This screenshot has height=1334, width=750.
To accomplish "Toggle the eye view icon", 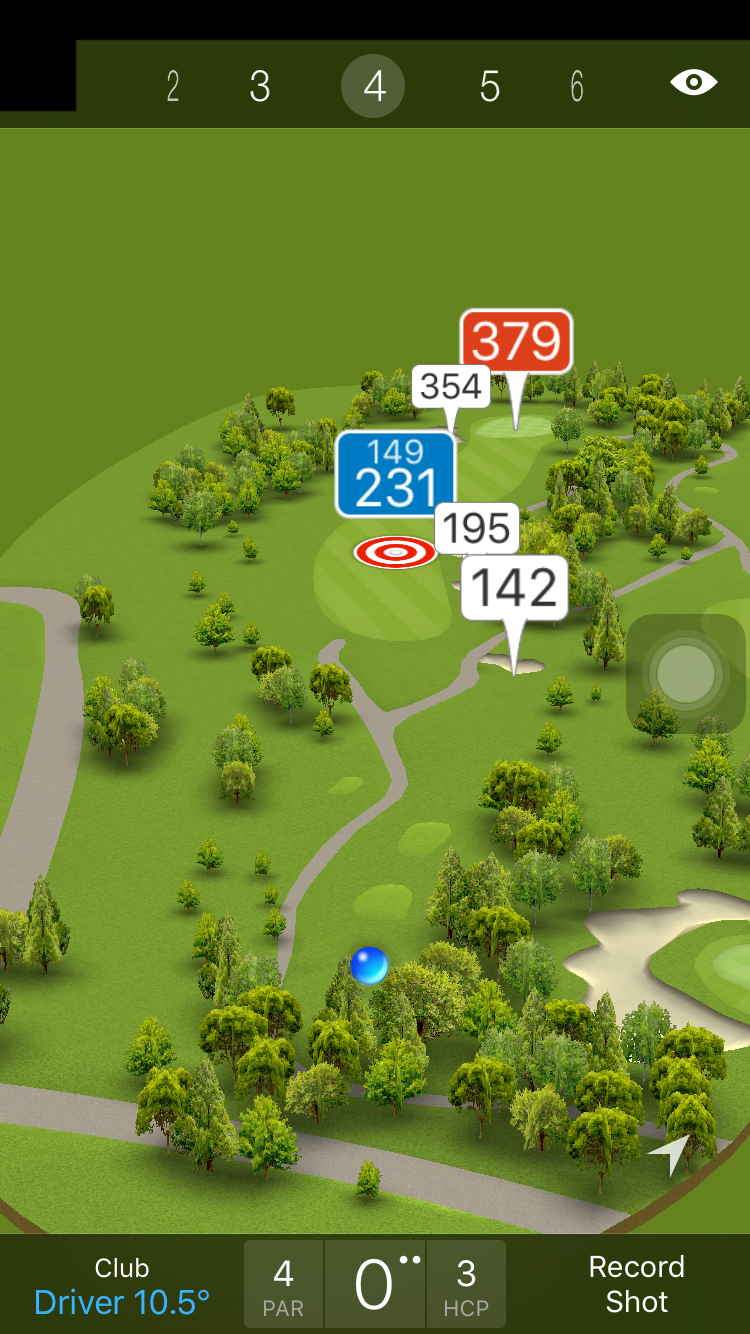I will pyautogui.click(x=694, y=82).
